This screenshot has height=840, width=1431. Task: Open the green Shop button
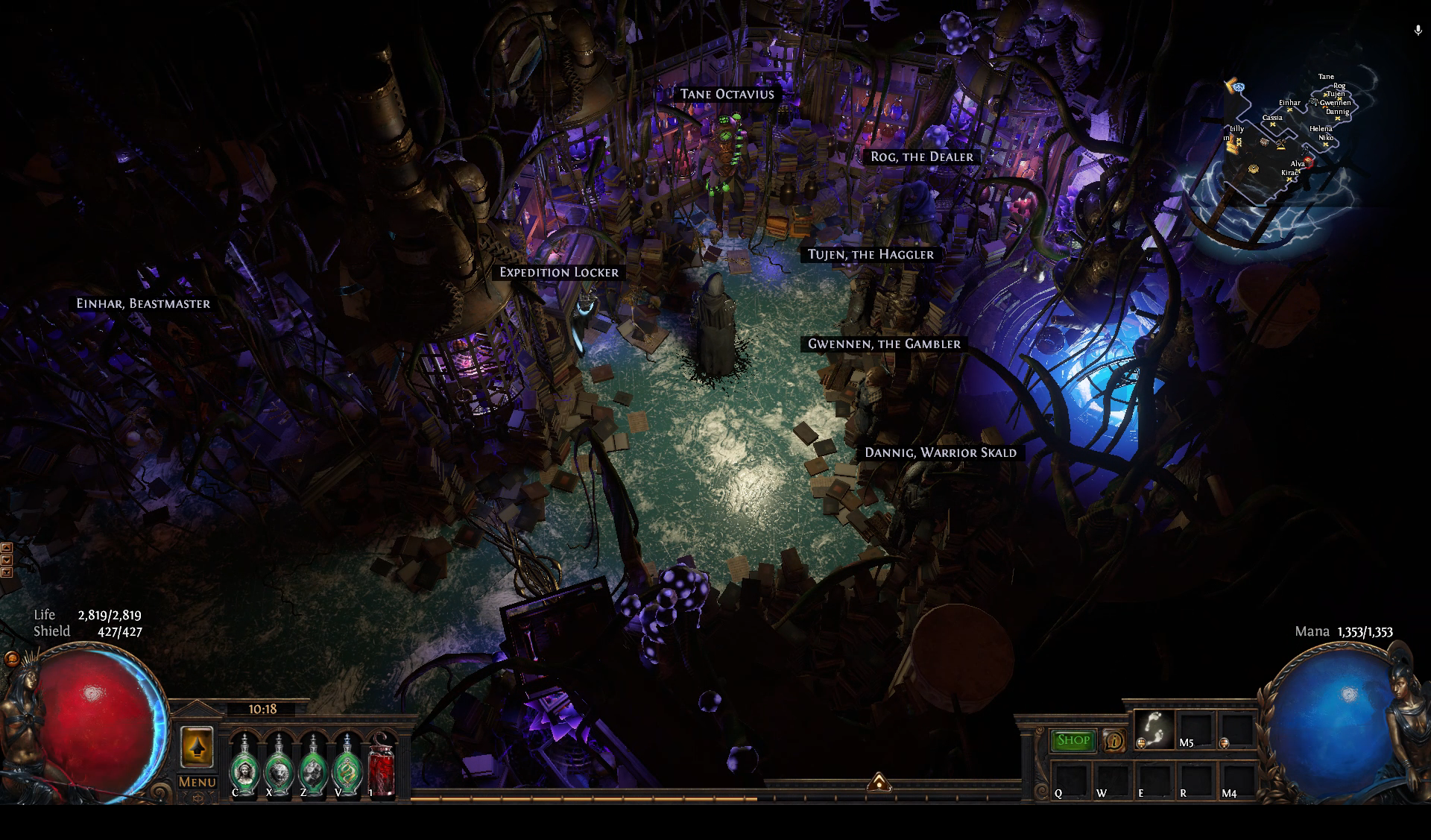point(1073,740)
